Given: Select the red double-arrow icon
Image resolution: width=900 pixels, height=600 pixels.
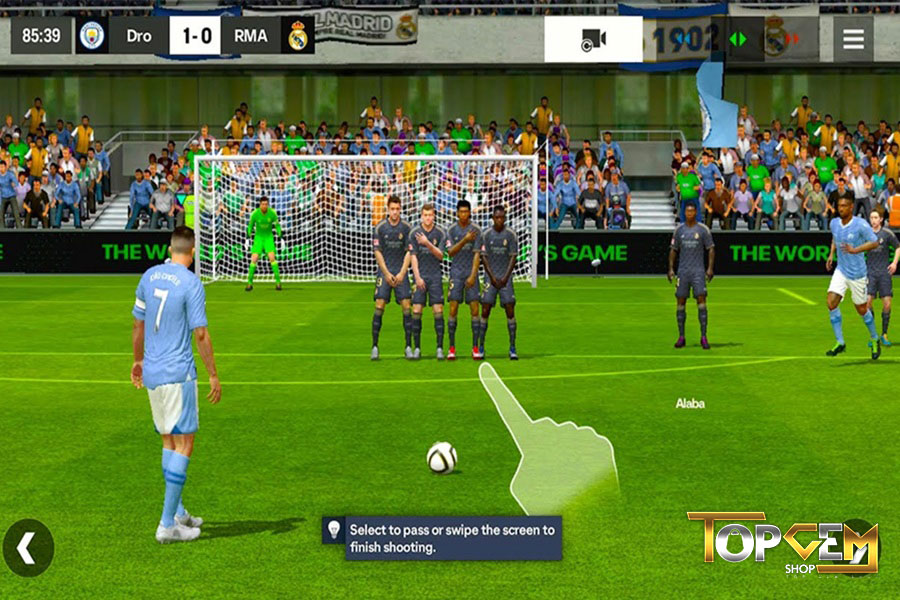Looking at the screenshot, I should point(793,39).
